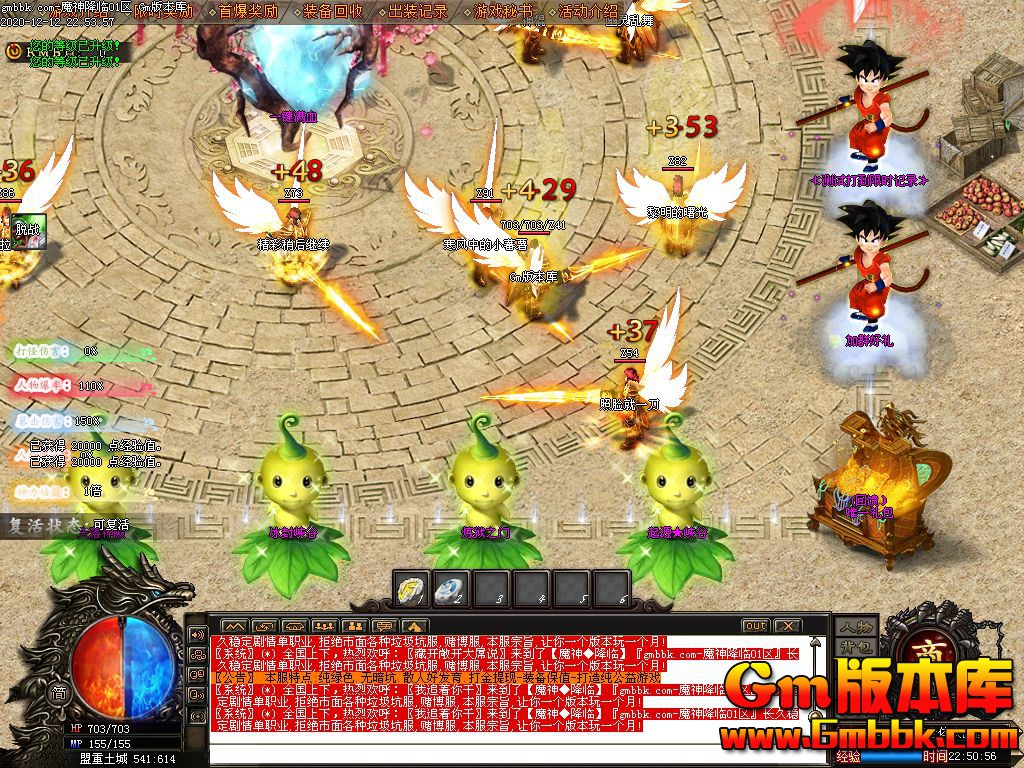Open the 游戏秘书 game assistant menu
This screenshot has width=1024, height=768.
click(503, 12)
